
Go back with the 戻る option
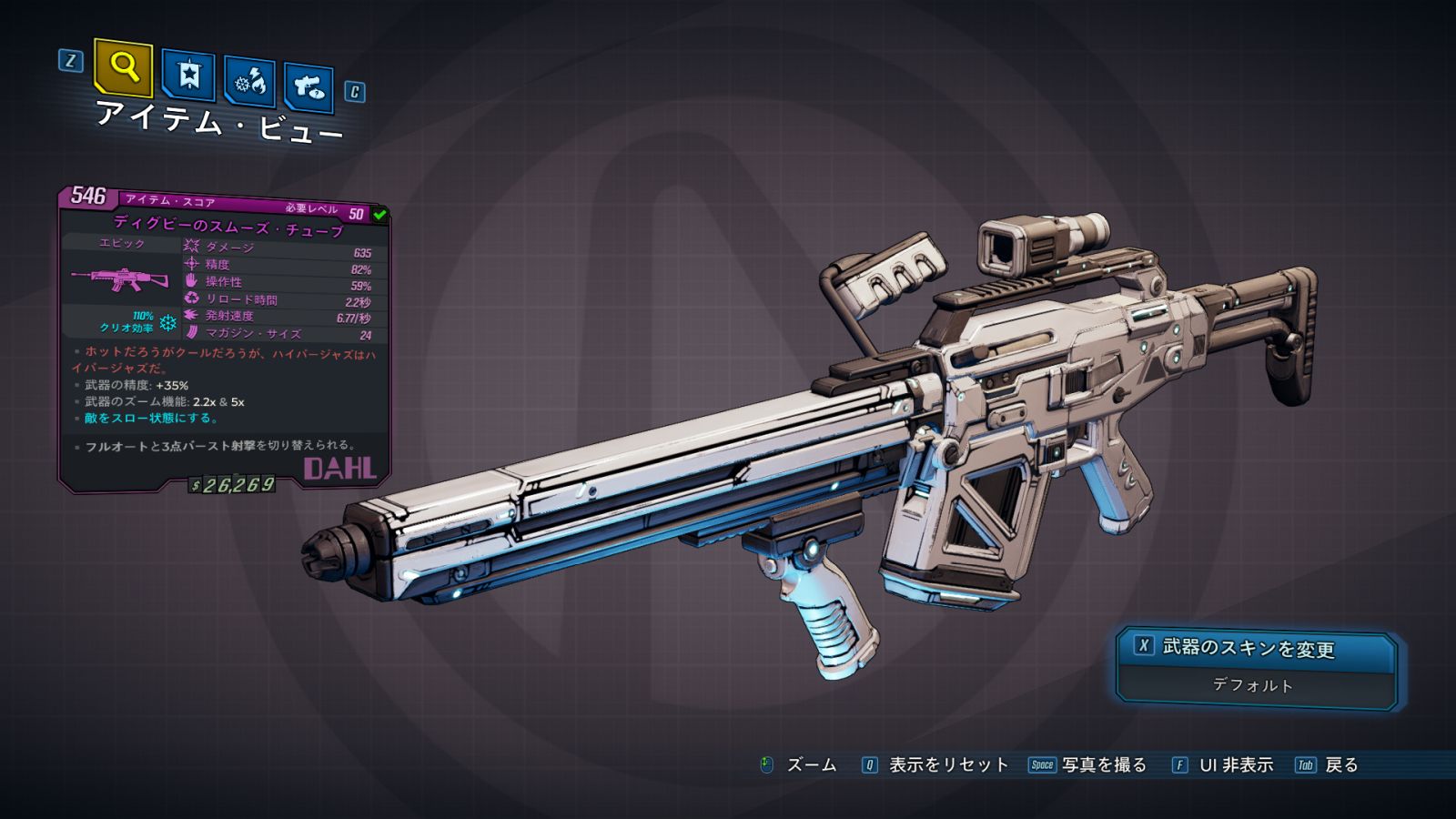pyautogui.click(x=1340, y=765)
